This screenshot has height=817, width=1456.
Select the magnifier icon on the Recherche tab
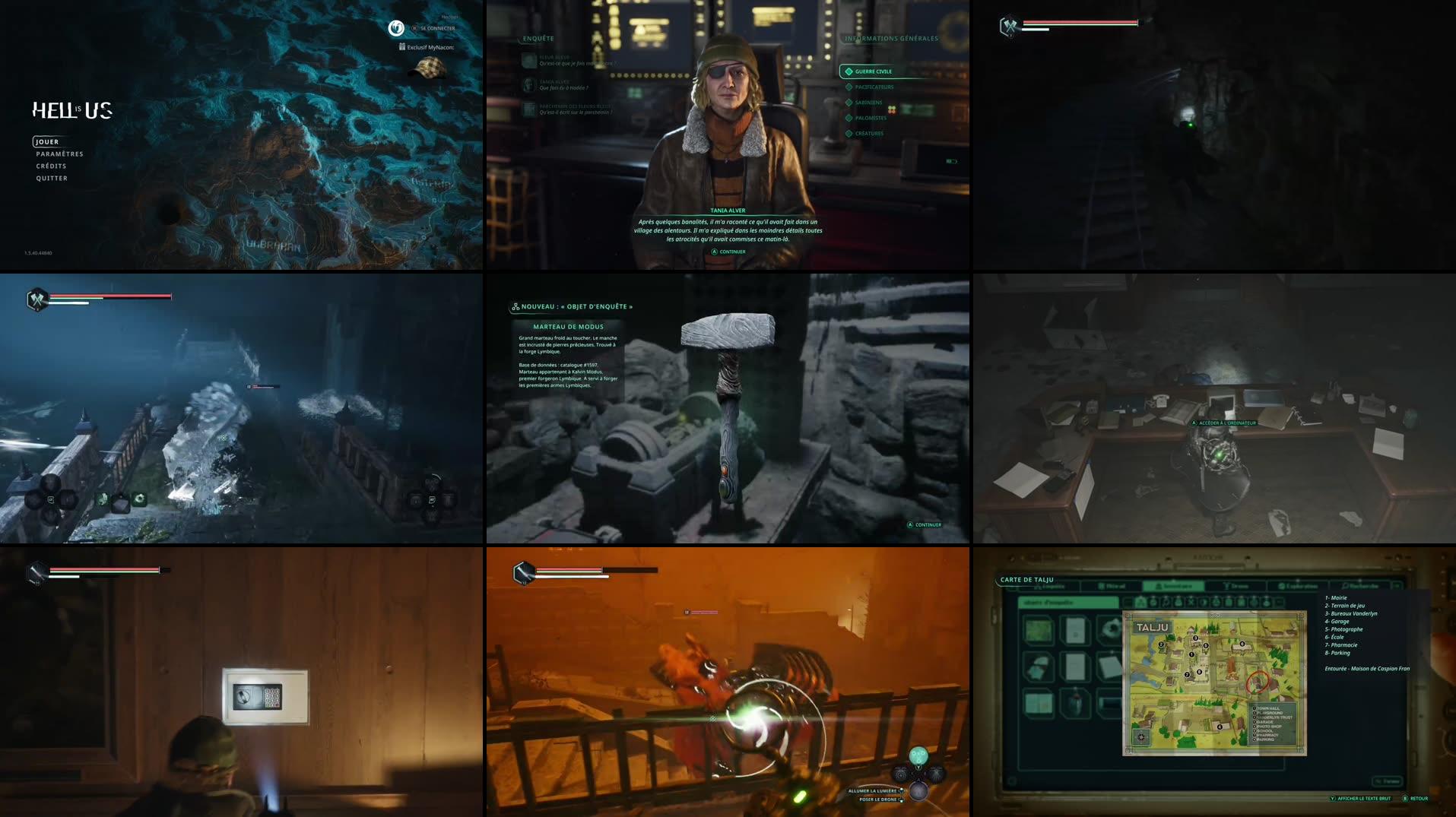coord(1343,585)
